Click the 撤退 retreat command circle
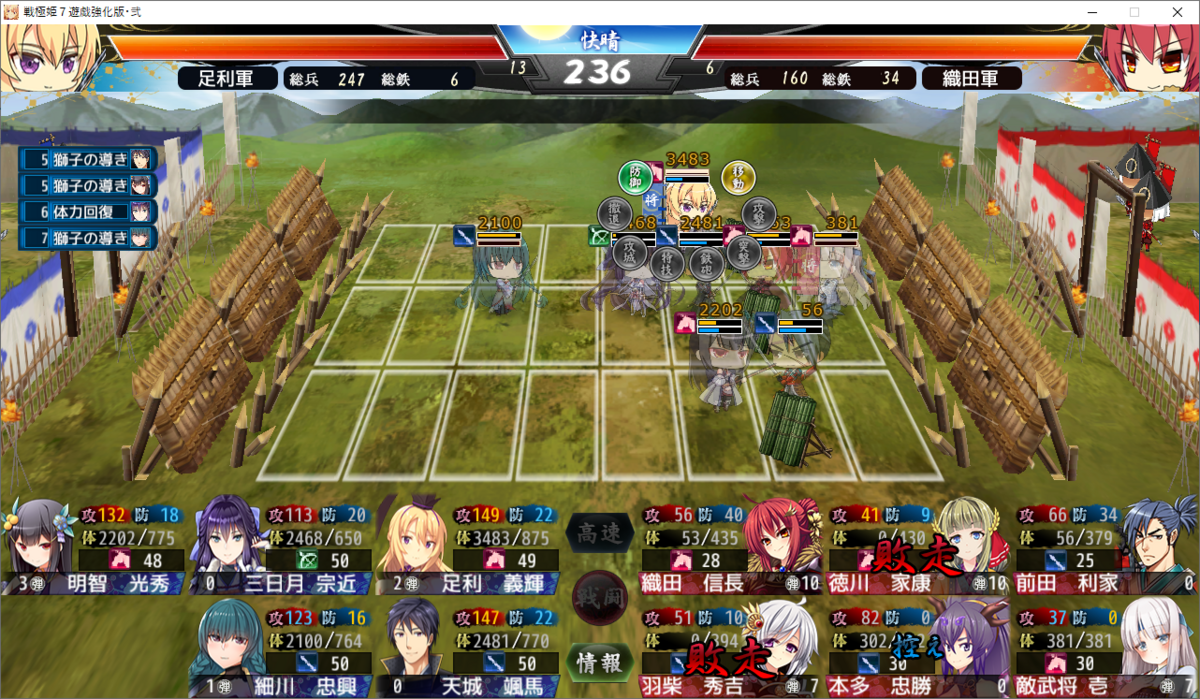 coord(614,214)
